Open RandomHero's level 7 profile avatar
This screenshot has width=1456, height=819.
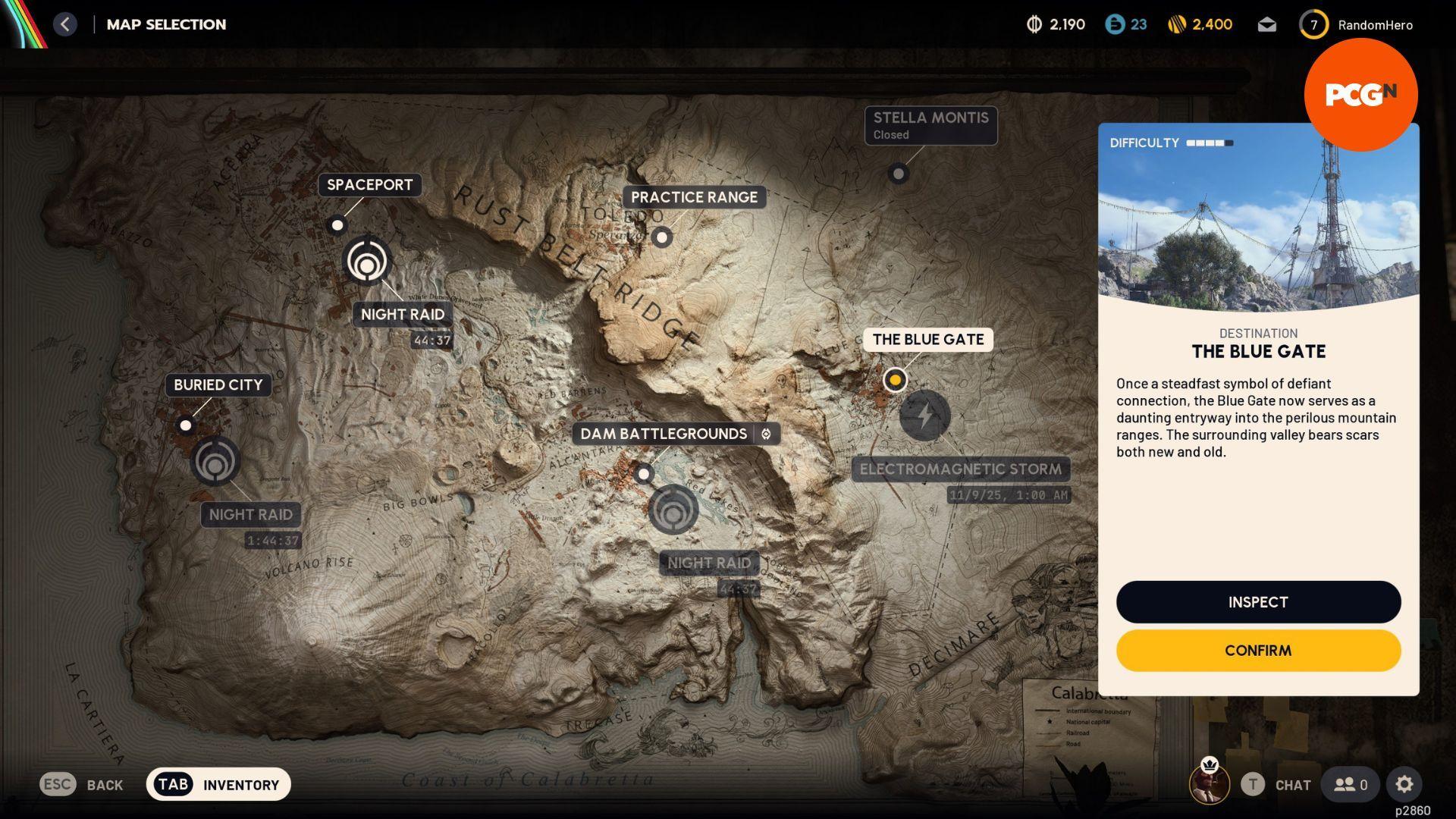tap(1313, 24)
